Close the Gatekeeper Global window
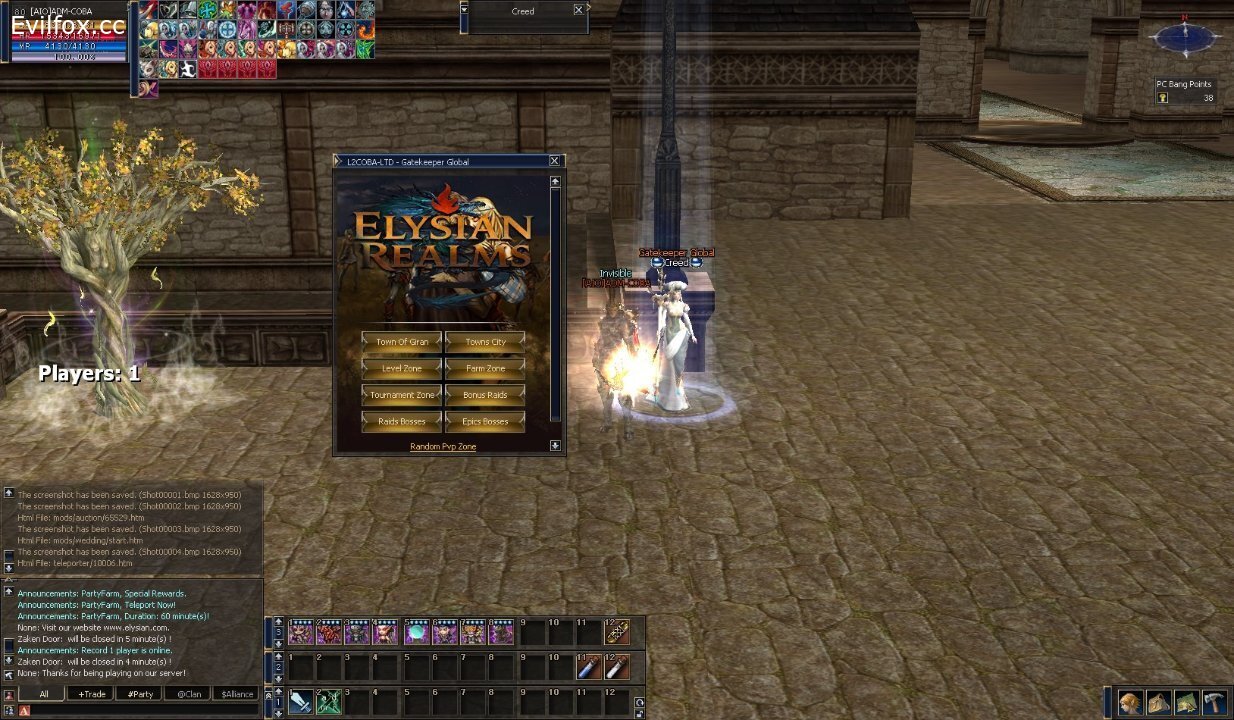Image resolution: width=1234 pixels, height=720 pixels. [x=554, y=161]
